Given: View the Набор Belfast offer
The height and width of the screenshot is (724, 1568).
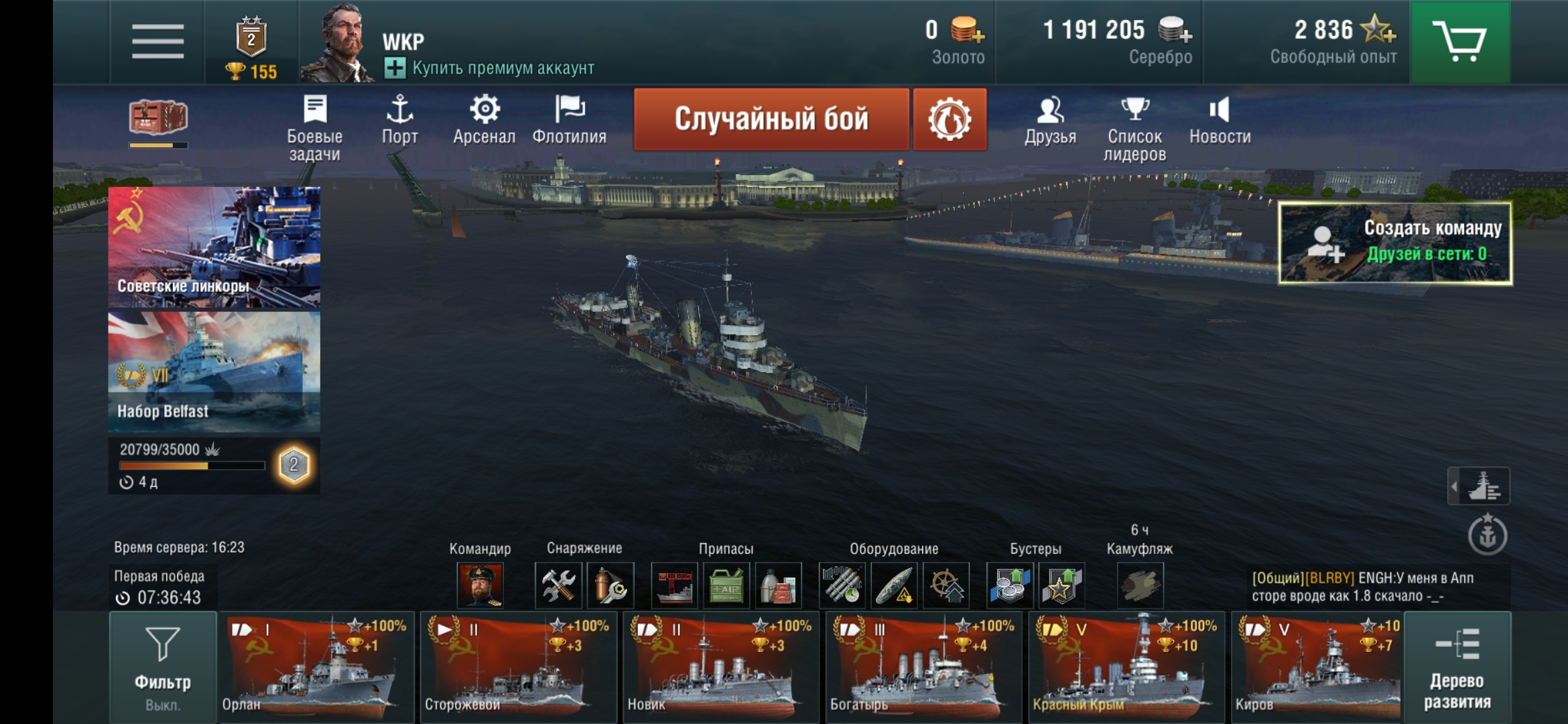Looking at the screenshot, I should pos(214,371).
